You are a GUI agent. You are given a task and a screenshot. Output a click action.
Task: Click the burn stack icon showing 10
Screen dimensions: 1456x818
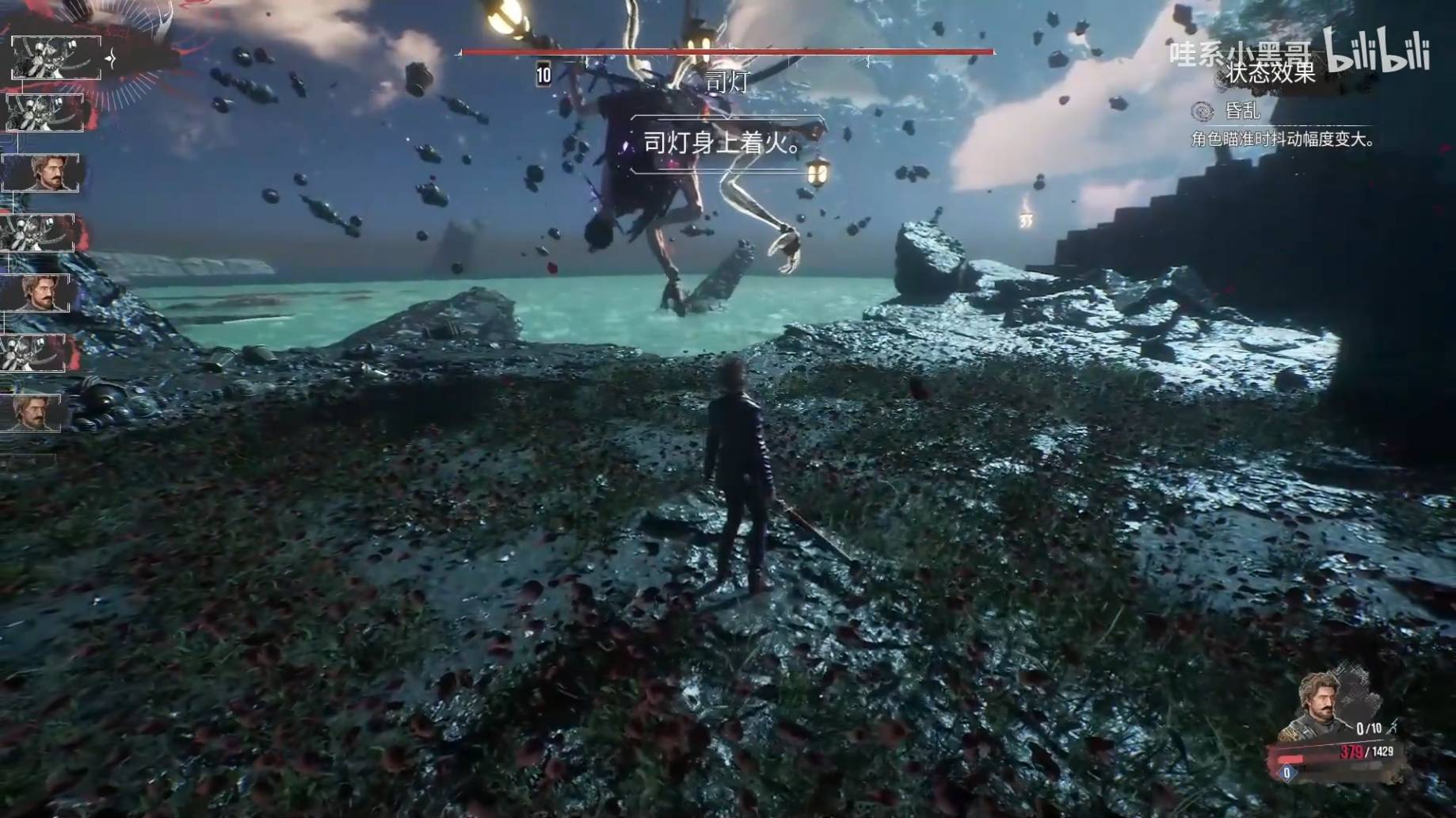[x=543, y=75]
